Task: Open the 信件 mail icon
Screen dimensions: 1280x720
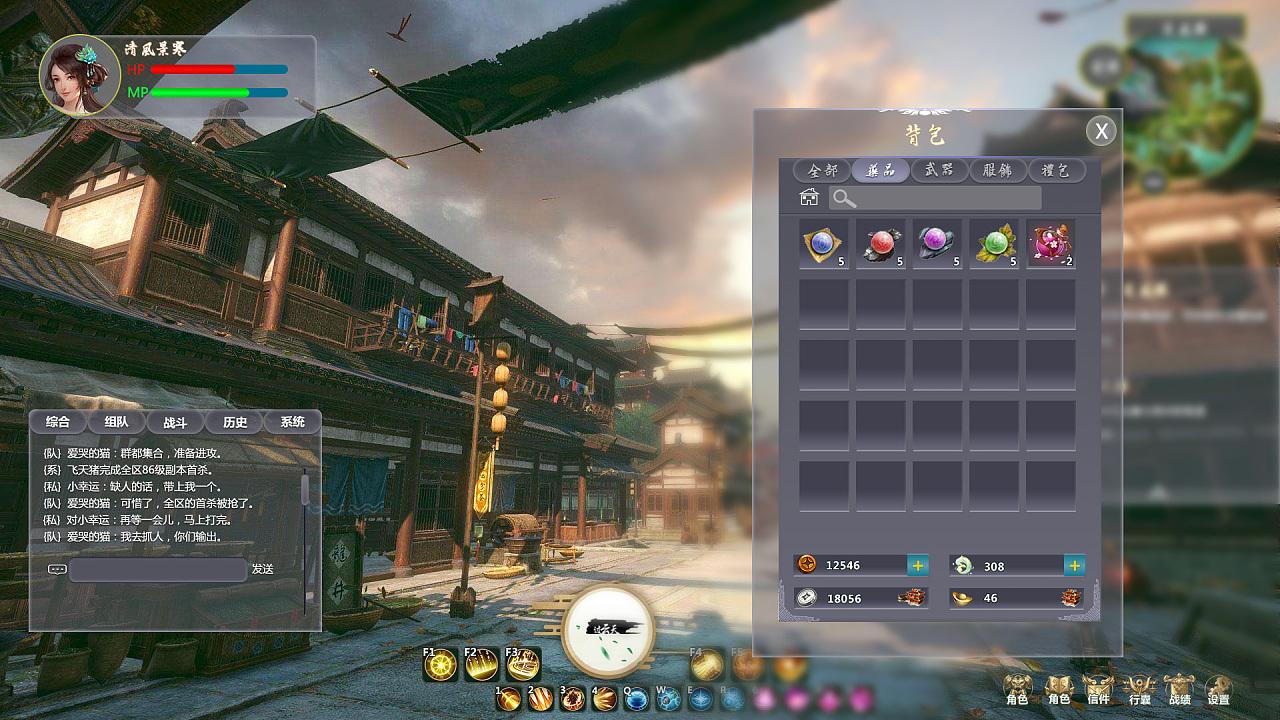Action: (x=1098, y=688)
